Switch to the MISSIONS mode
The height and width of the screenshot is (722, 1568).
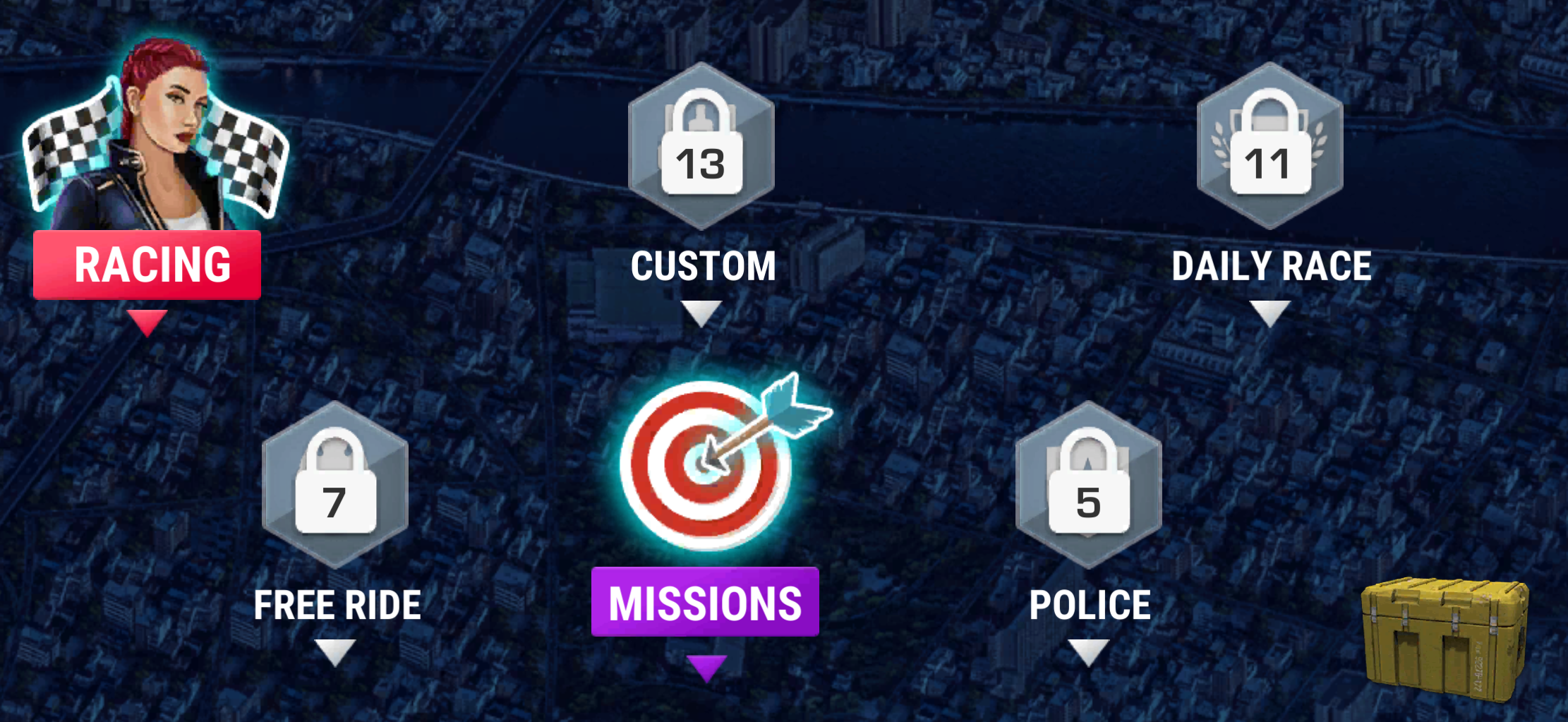pyautogui.click(x=704, y=601)
